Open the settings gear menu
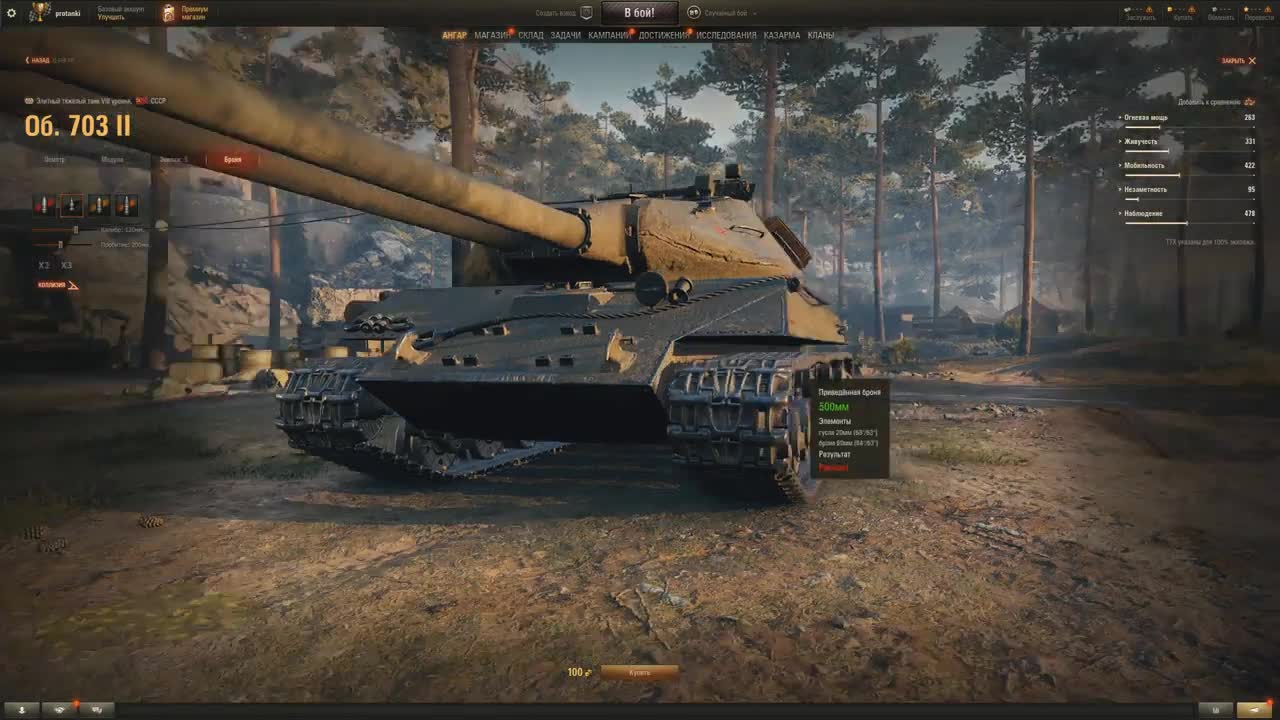Viewport: 1280px width, 720px height. point(11,13)
